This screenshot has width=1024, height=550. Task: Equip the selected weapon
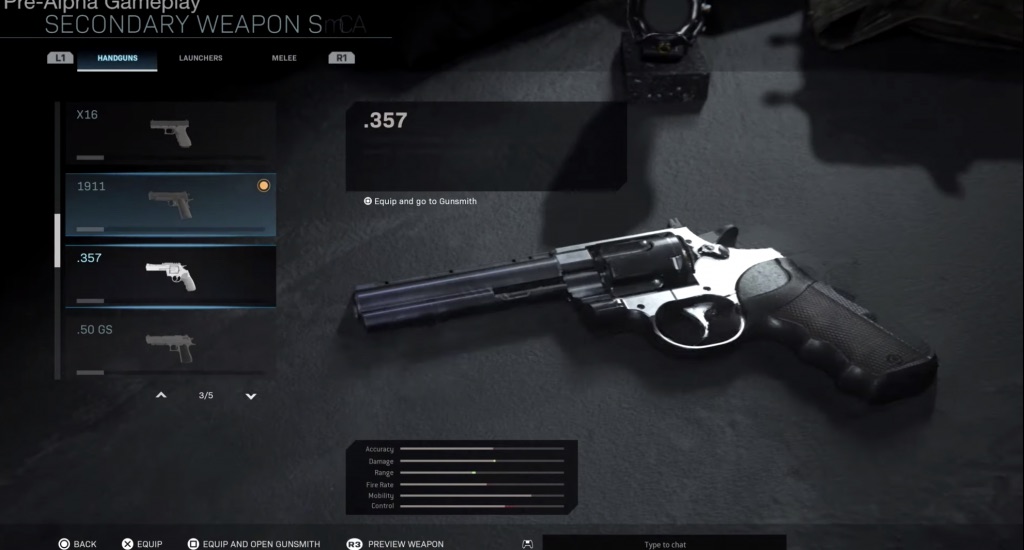click(142, 544)
